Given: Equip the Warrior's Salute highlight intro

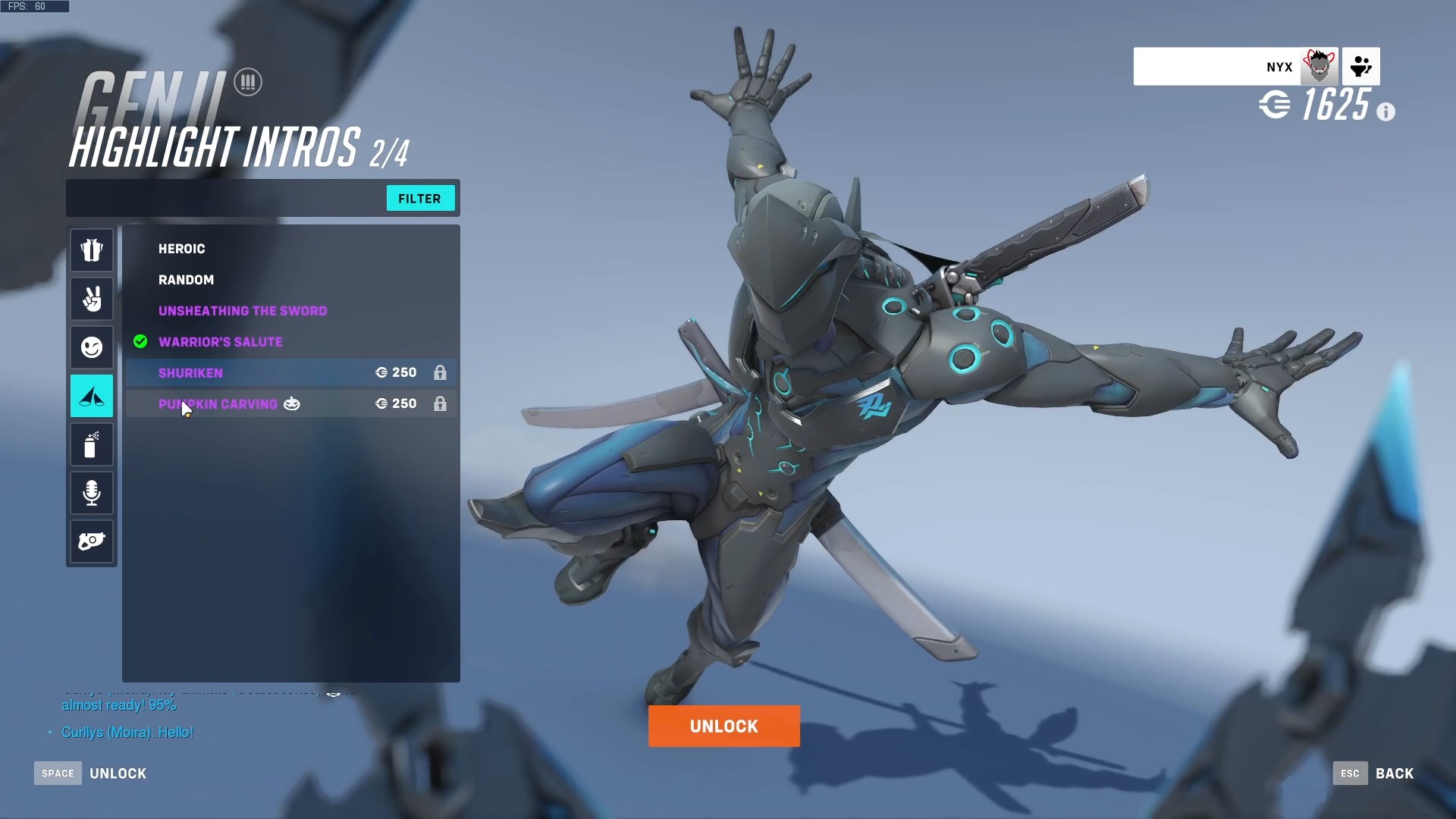Looking at the screenshot, I should (221, 342).
